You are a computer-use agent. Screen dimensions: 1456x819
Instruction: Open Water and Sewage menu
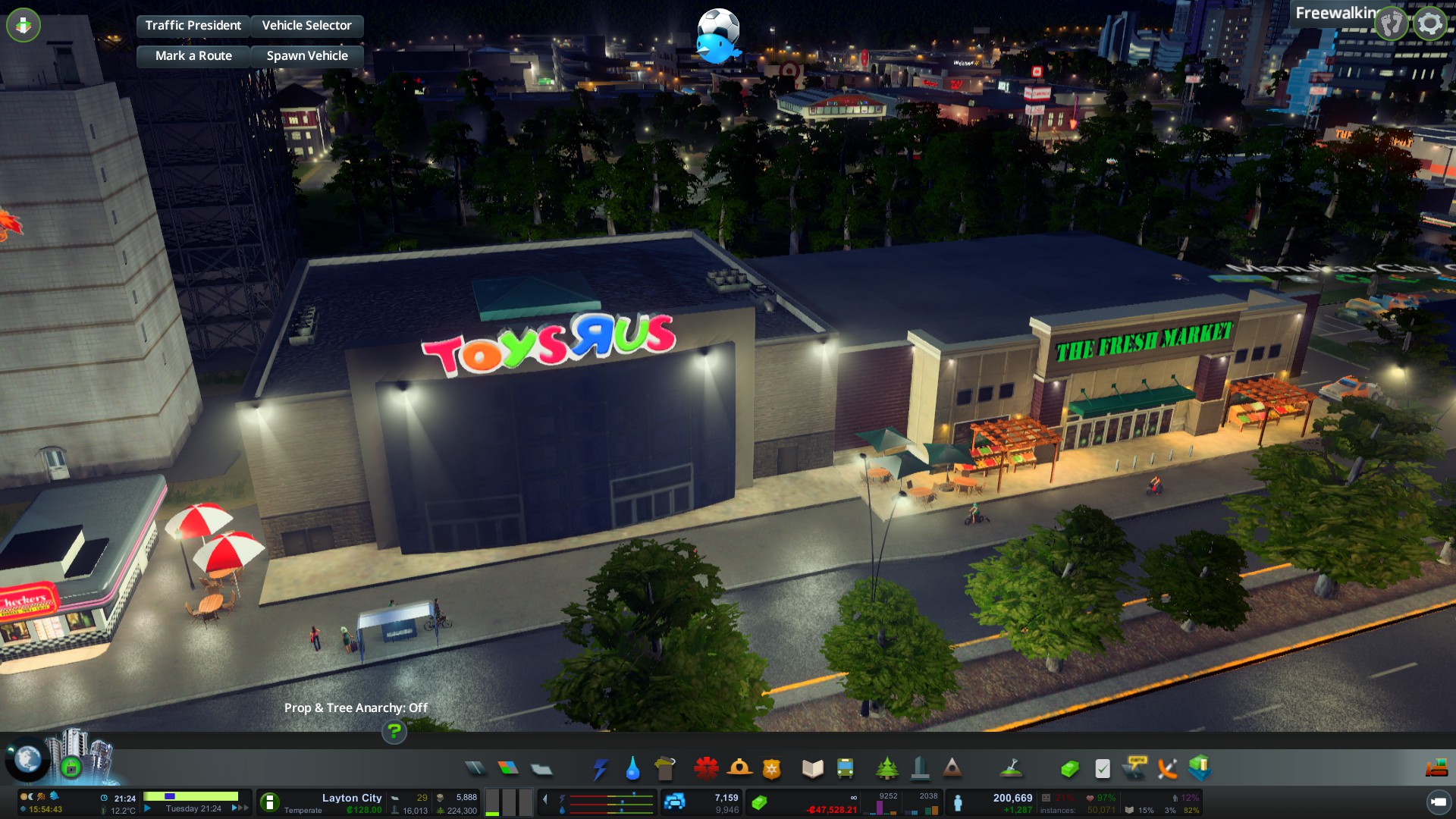[x=632, y=769]
